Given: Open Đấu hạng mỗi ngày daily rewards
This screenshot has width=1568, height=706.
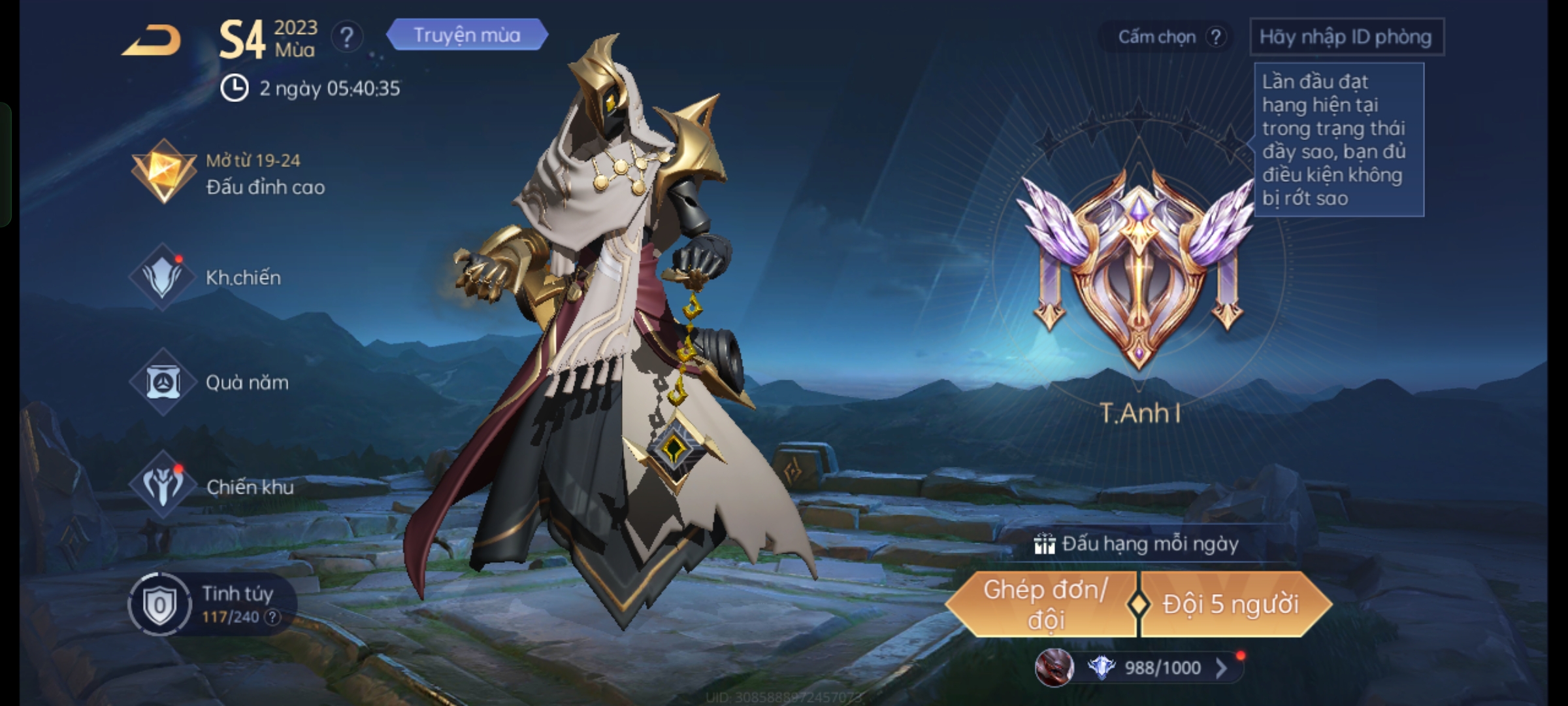Looking at the screenshot, I should coord(1138,544).
